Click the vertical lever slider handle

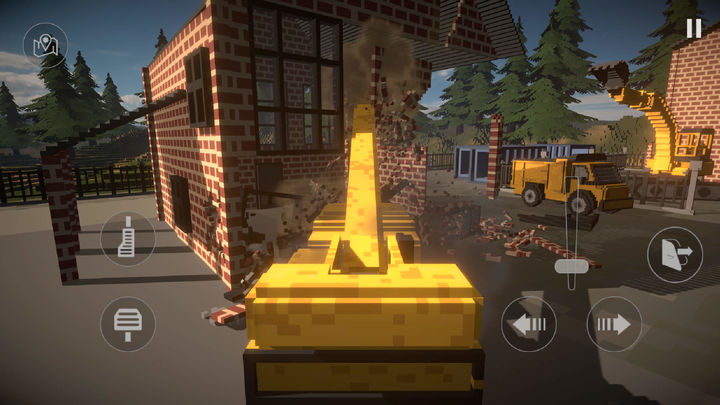pyautogui.click(x=574, y=266)
